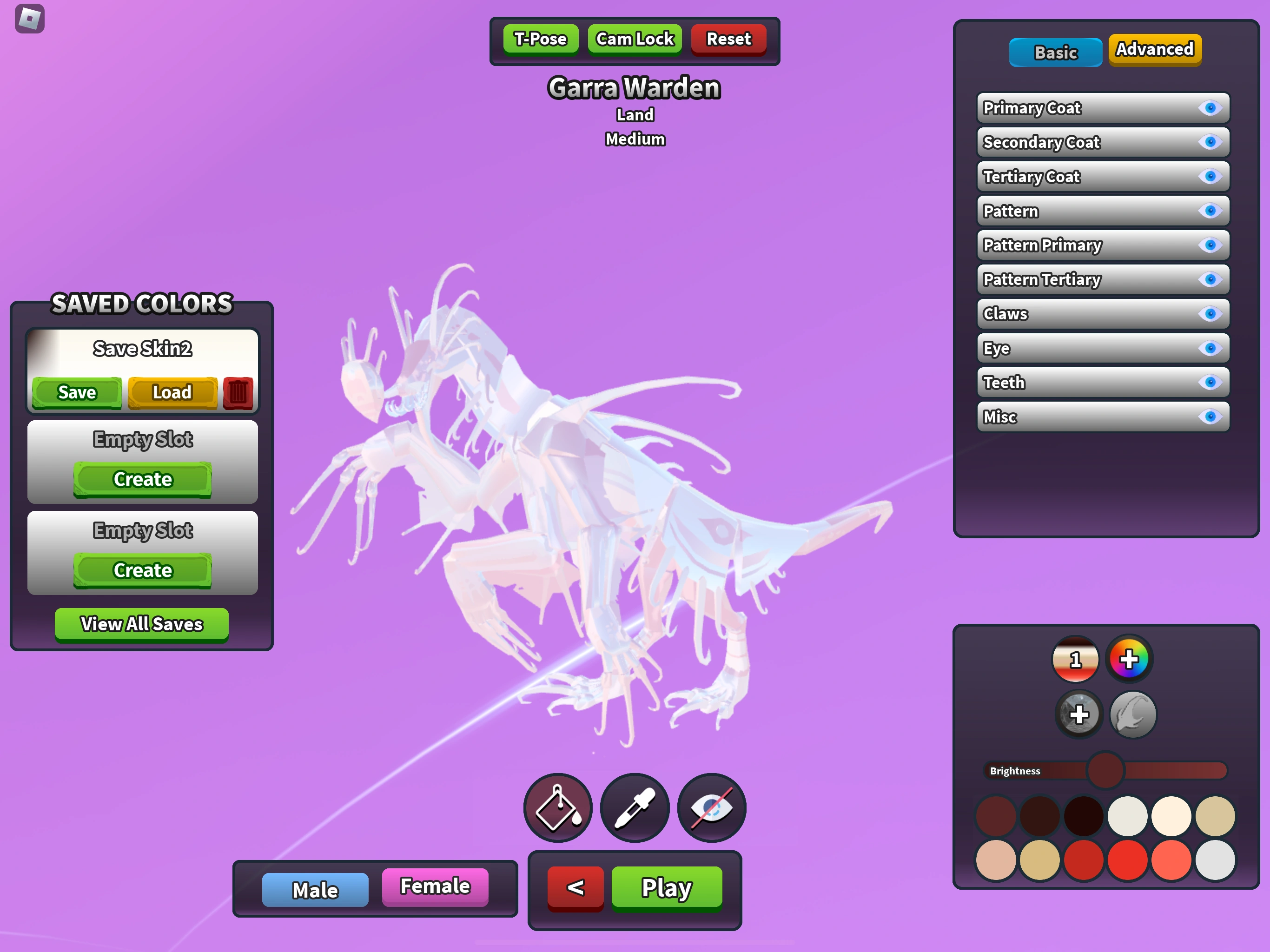Switch to the Advanced tab
Screen dimensions: 1270x952
(1154, 50)
